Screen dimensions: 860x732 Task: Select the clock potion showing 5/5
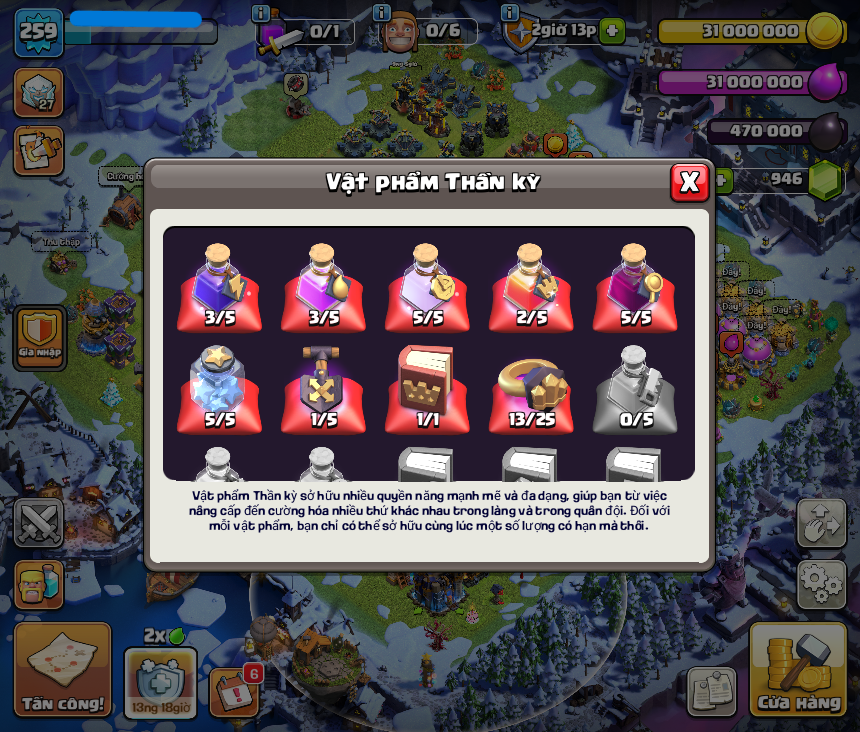click(427, 287)
